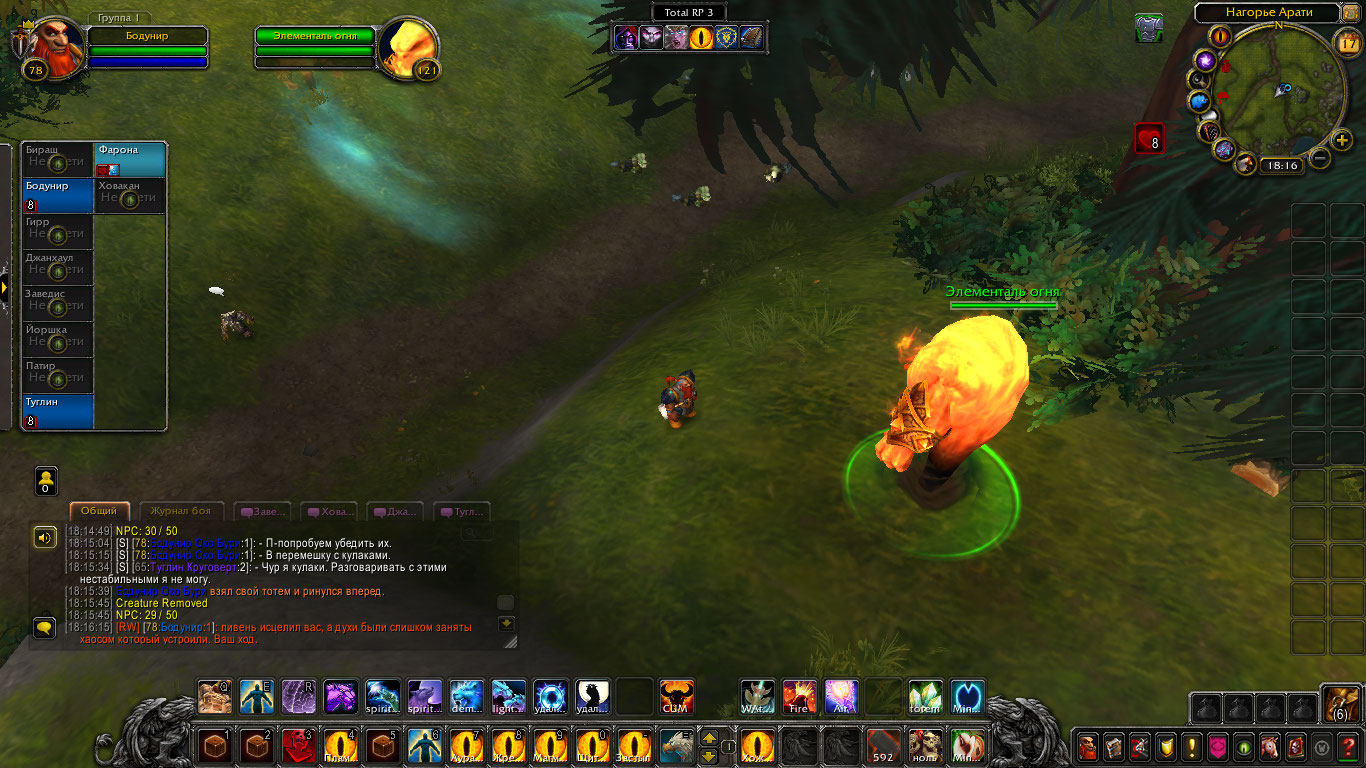Use the gryphon mount action slot
The width and height of the screenshot is (1366, 768).
tap(676, 746)
